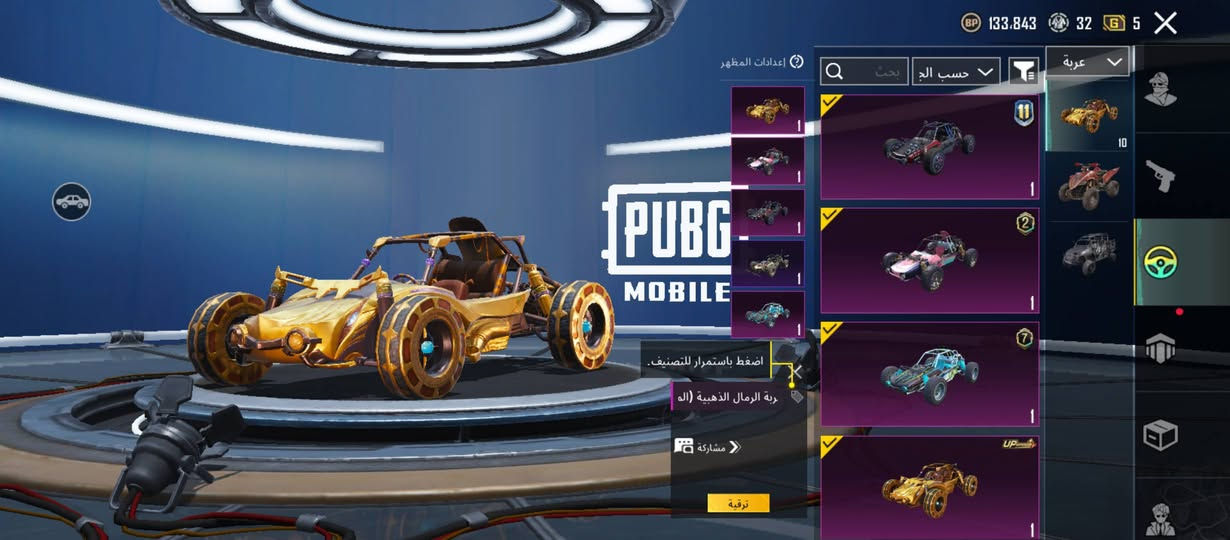Open the crate box tab

pyautogui.click(x=1161, y=435)
